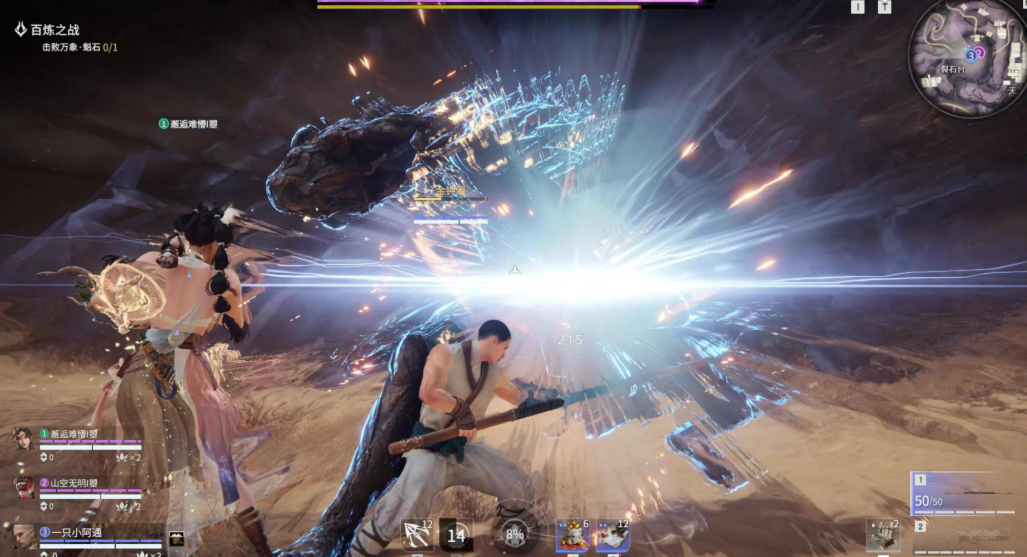
Task: Activate the bow arrow skill icon
Action: pyautogui.click(x=416, y=536)
